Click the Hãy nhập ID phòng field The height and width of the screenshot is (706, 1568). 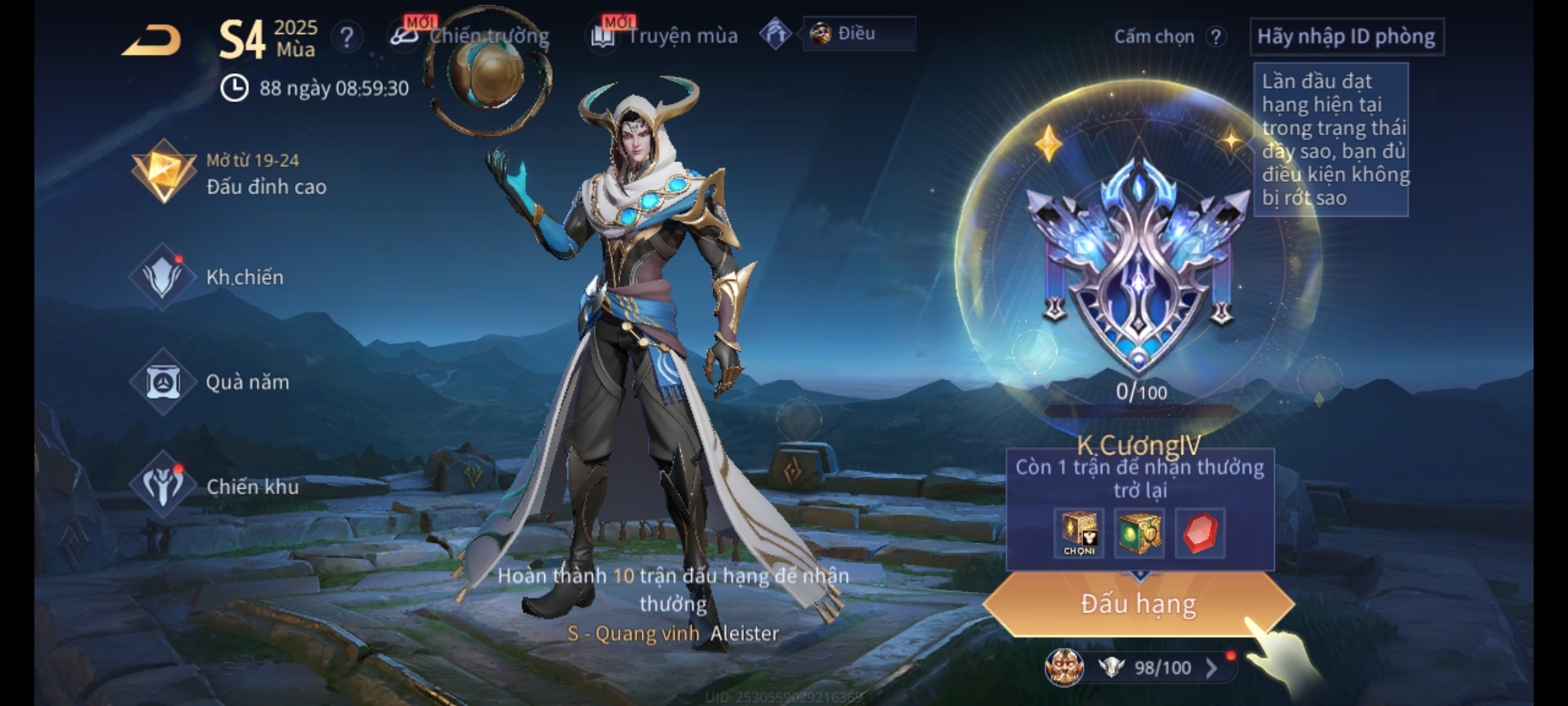click(x=1346, y=37)
